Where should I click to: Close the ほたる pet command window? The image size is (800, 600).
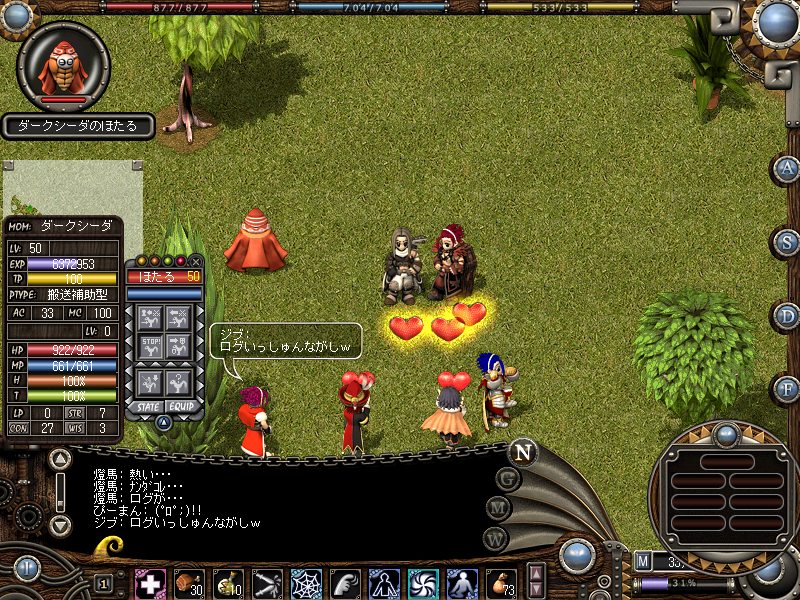point(195,261)
